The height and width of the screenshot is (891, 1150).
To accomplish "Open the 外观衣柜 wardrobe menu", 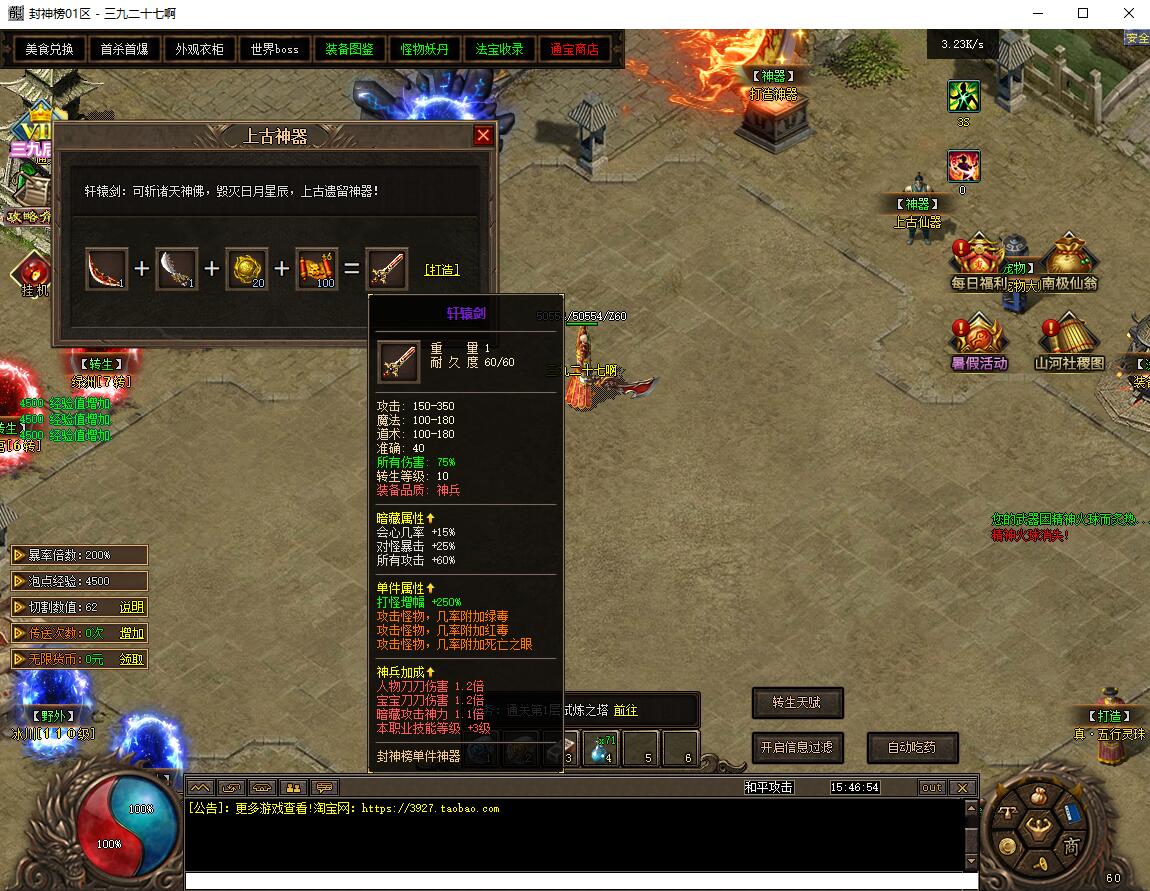I will (200, 49).
